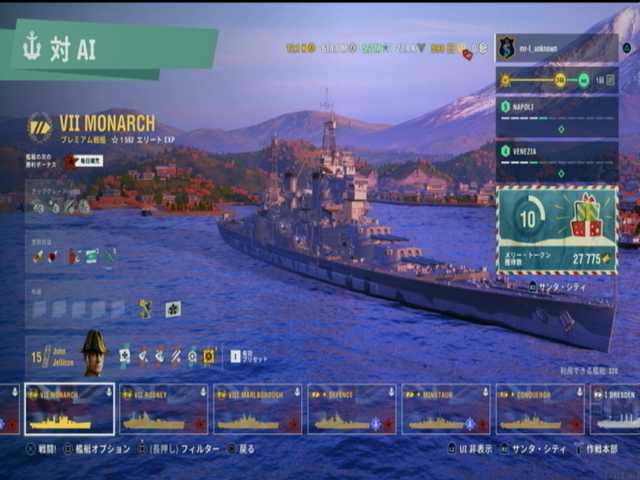
Task: Open the Merry Token gift box banner
Action: [556, 229]
